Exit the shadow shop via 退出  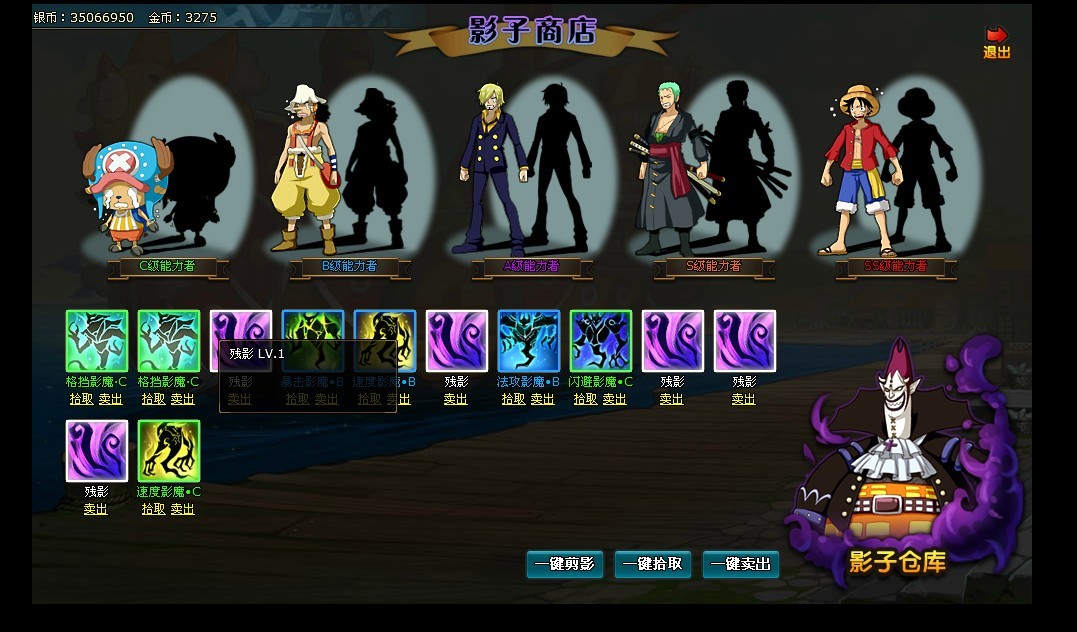(x=996, y=43)
